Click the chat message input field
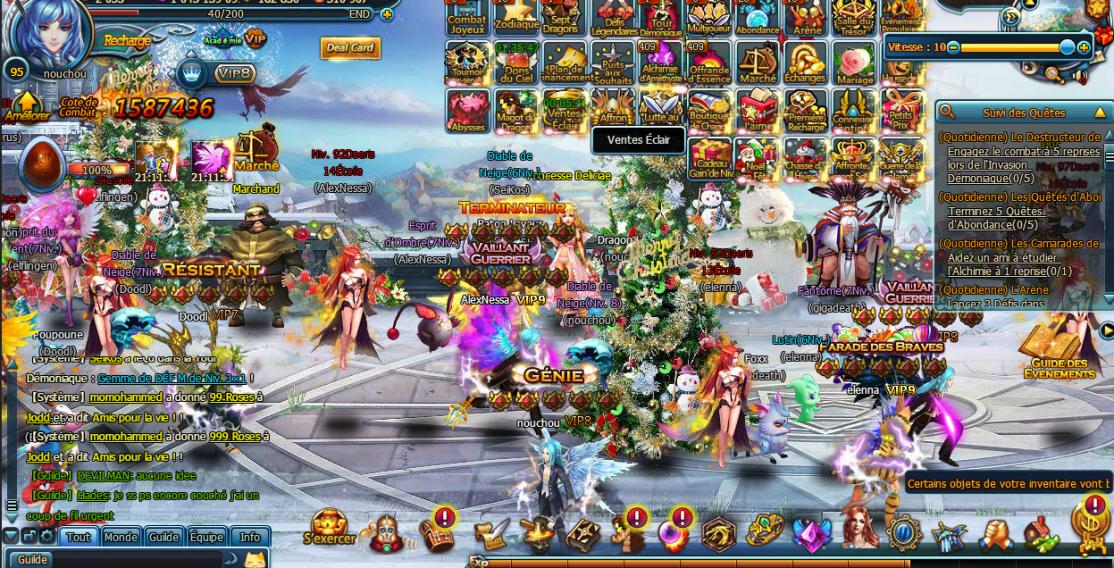The height and width of the screenshot is (568, 1114). tap(130, 559)
